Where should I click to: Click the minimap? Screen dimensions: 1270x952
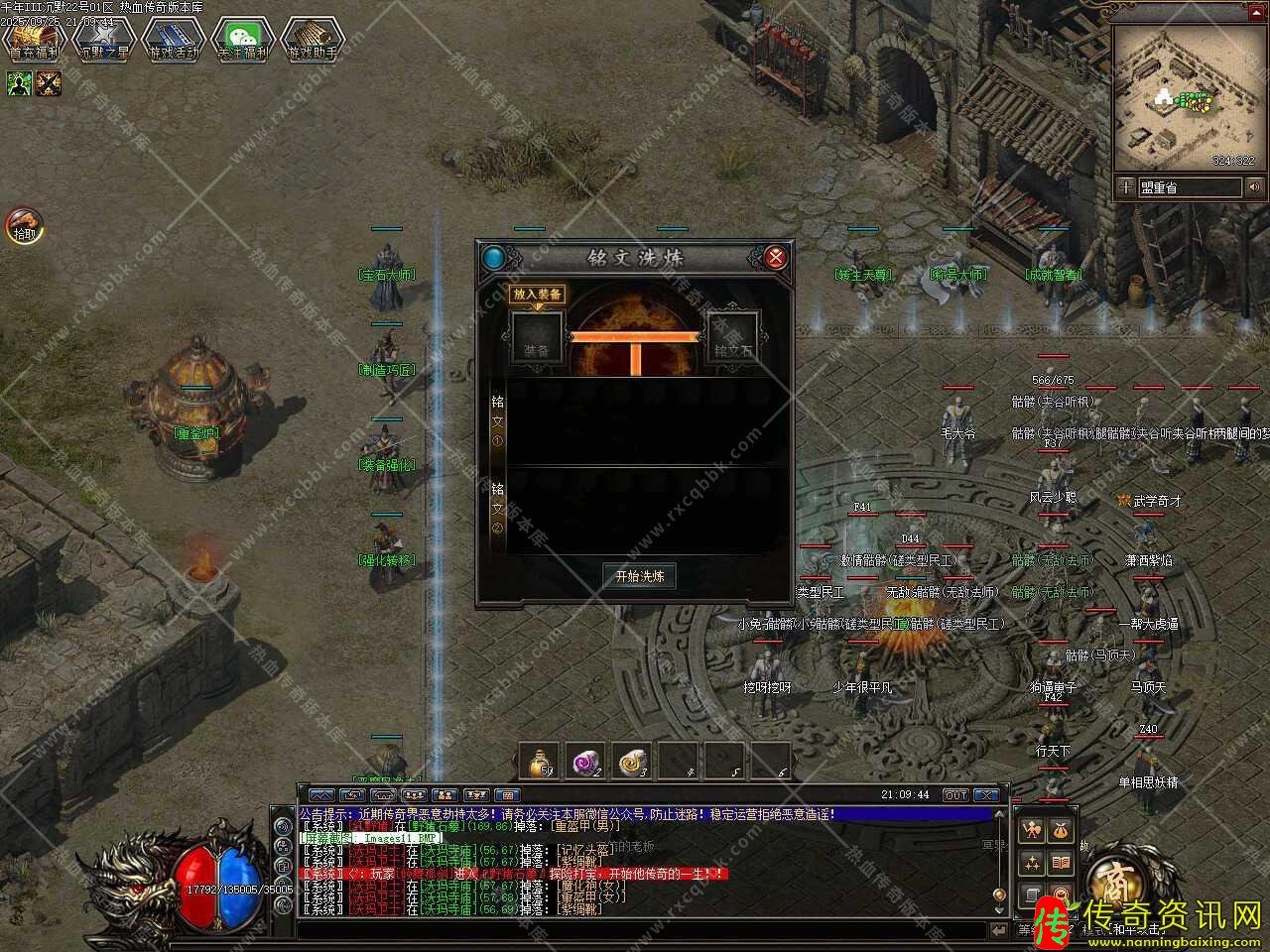[1187, 96]
